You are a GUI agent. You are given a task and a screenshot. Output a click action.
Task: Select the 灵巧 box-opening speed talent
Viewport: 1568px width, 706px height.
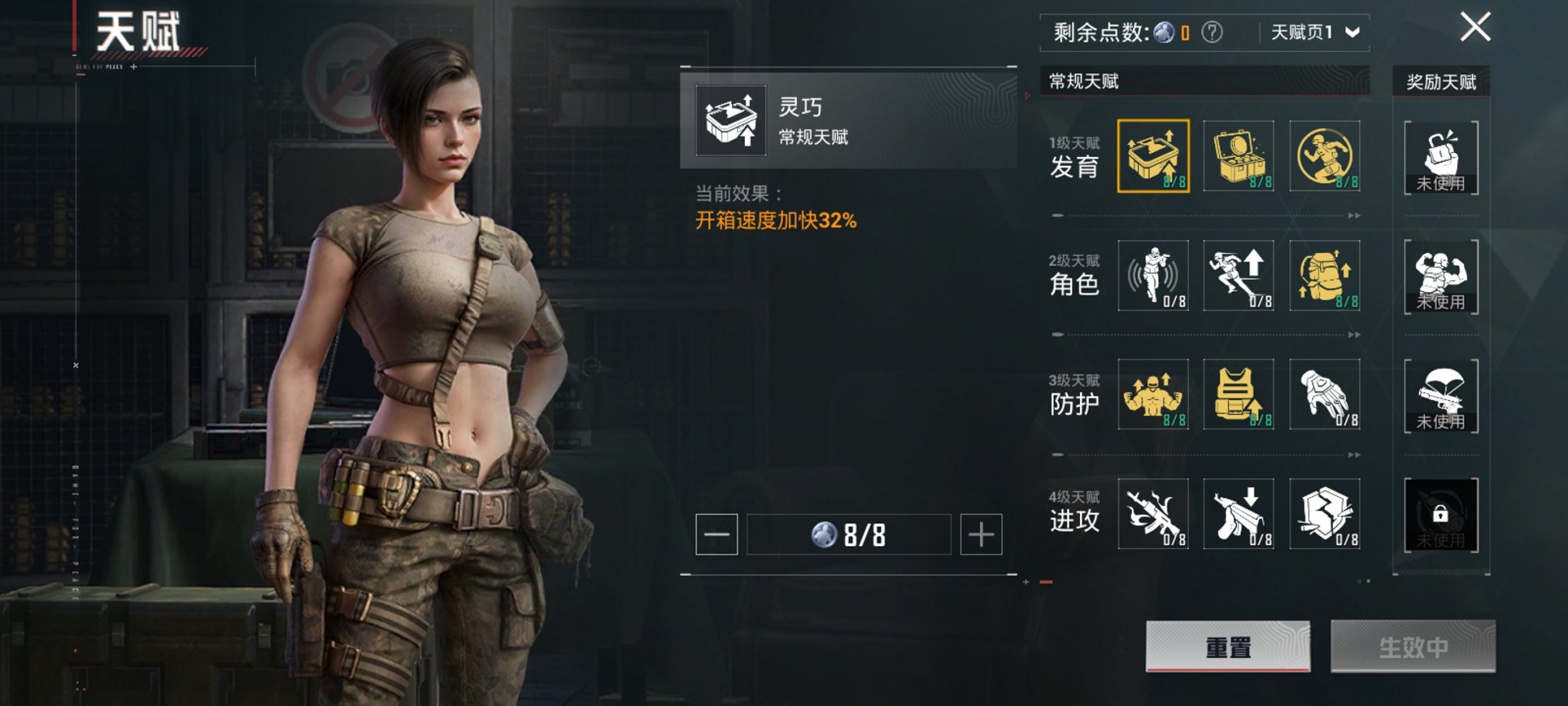click(x=1153, y=156)
